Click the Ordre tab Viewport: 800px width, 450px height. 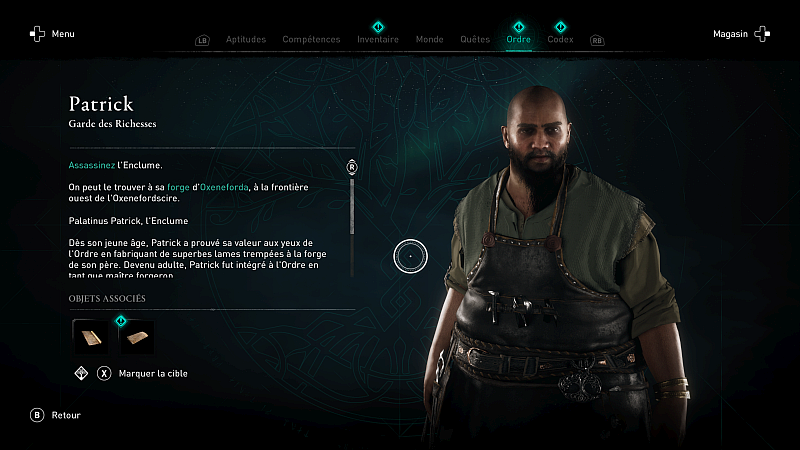[518, 40]
